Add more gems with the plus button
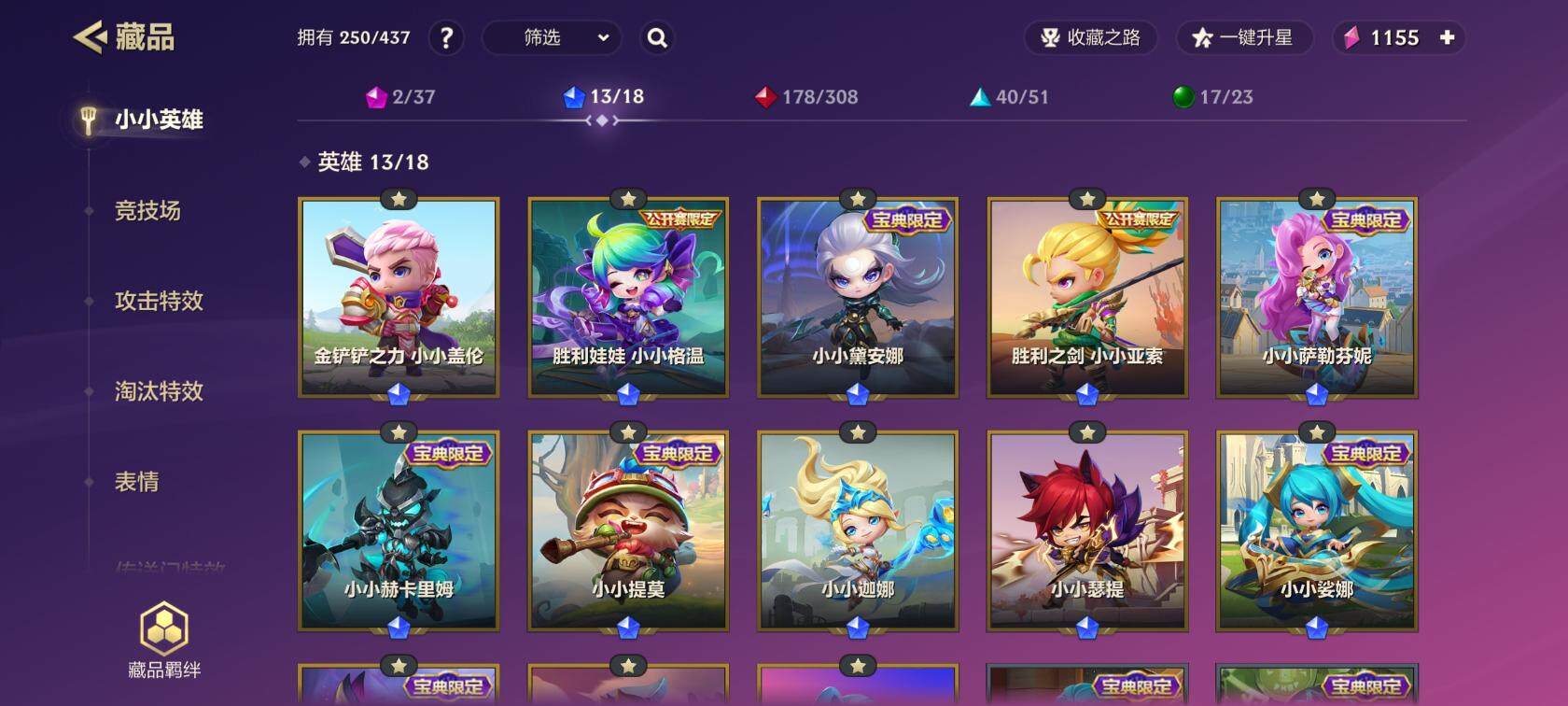The width and height of the screenshot is (1568, 706). 1447,38
